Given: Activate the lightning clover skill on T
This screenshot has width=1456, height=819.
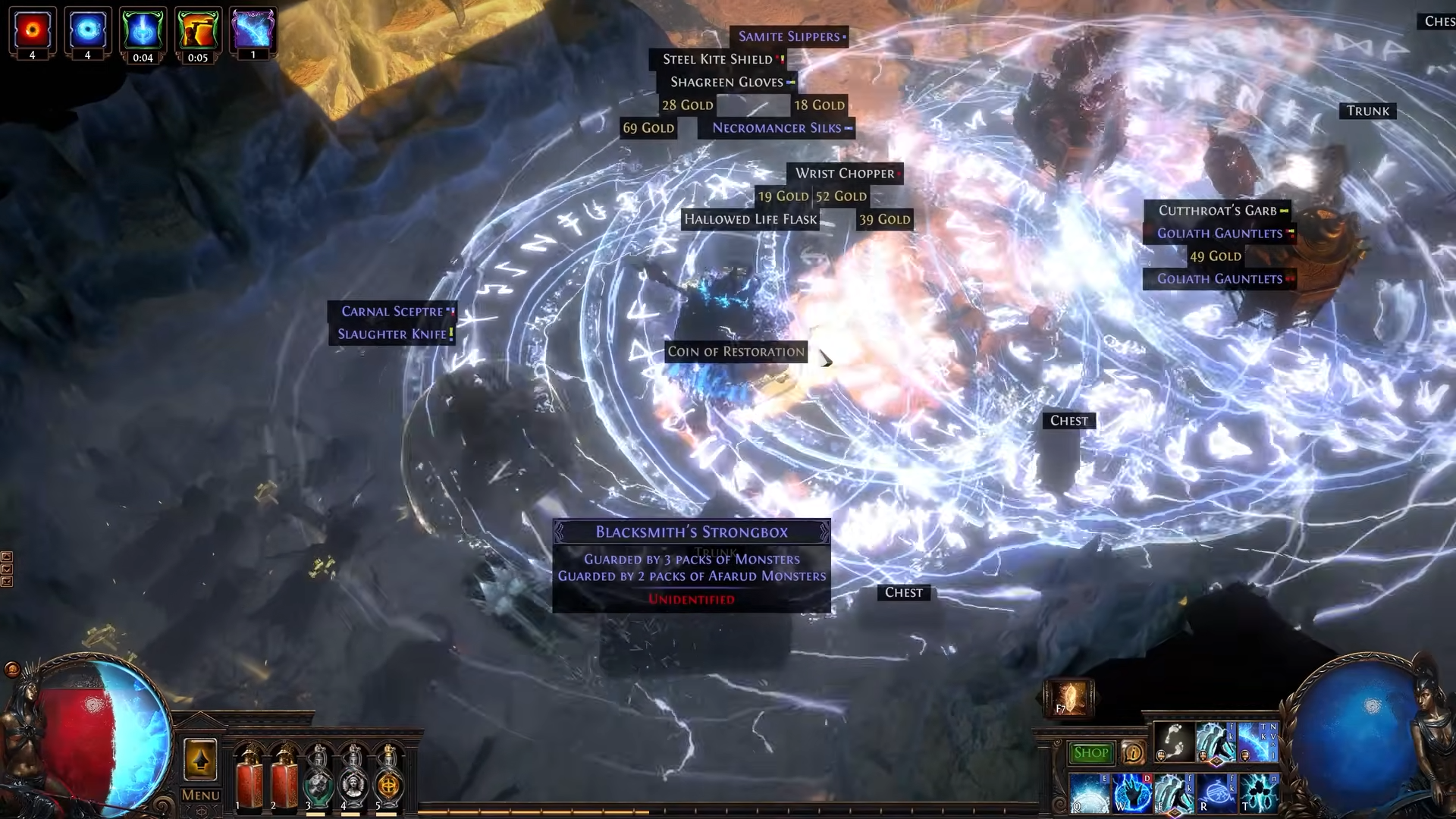Looking at the screenshot, I should point(1259,792).
